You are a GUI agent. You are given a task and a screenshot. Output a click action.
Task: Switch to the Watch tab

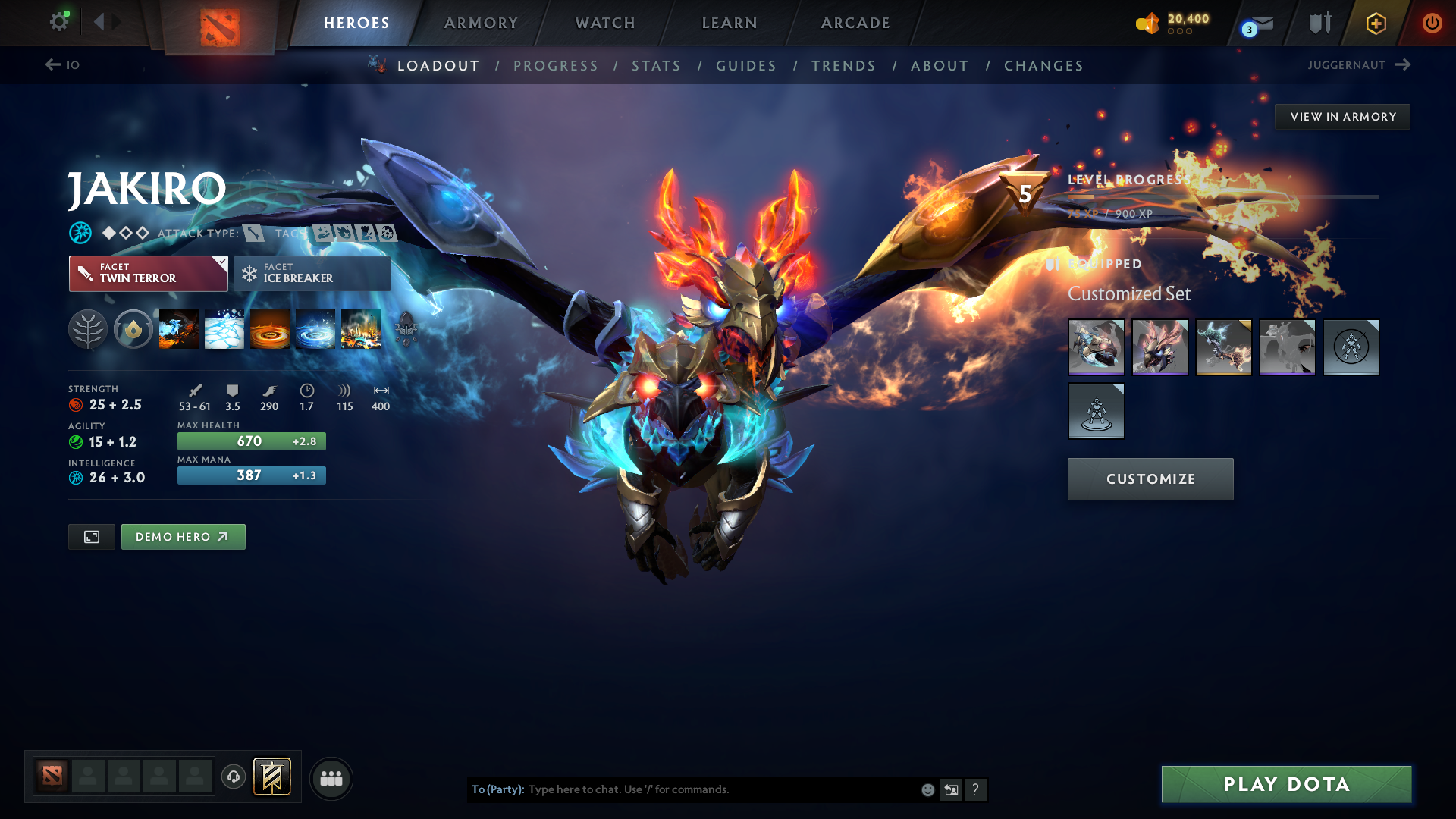click(x=605, y=23)
